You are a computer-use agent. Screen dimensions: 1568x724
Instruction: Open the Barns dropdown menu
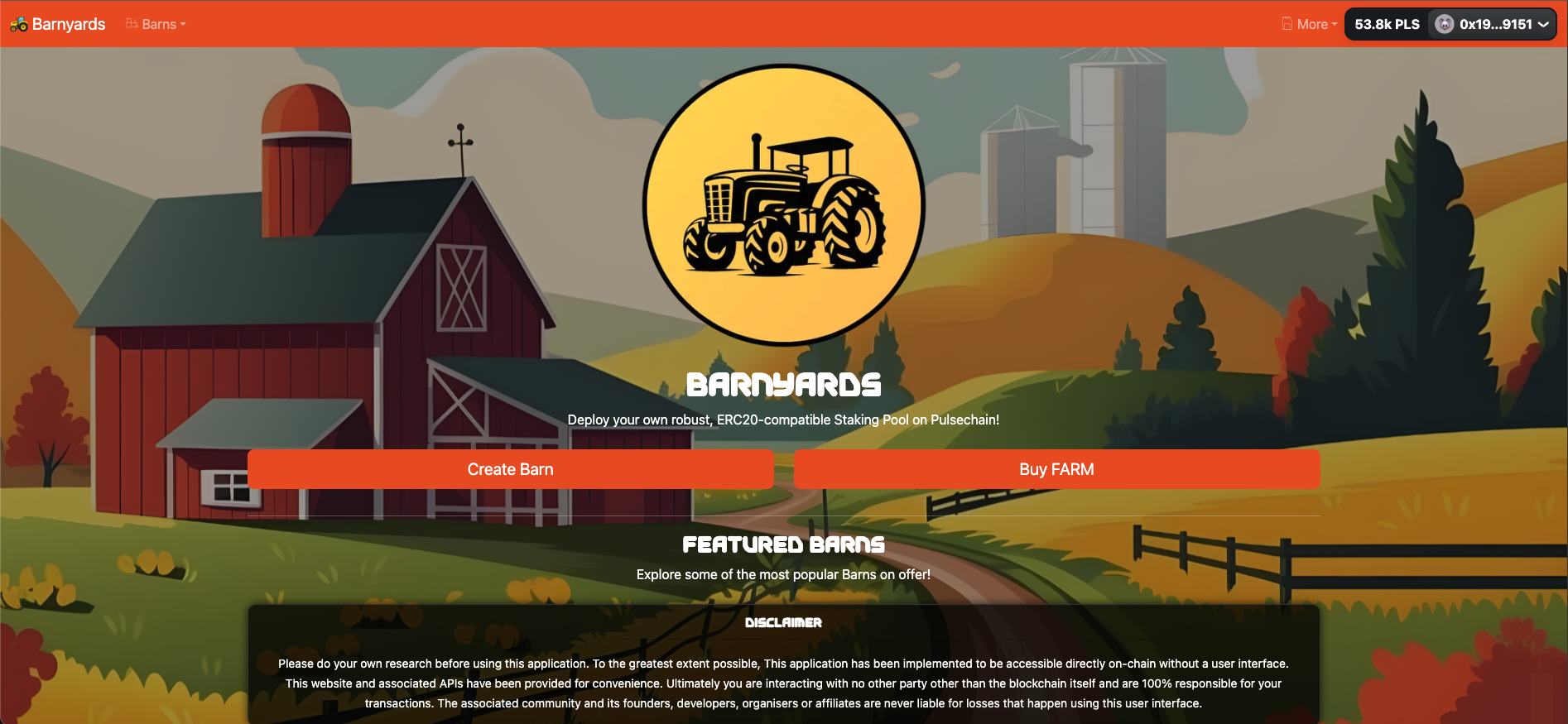coord(156,25)
